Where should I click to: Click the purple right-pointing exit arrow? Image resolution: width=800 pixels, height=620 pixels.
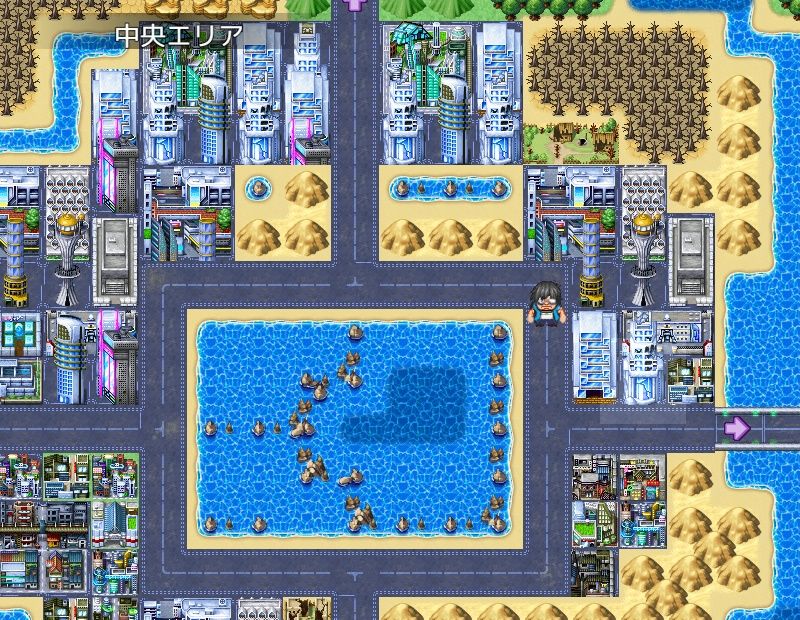pyautogui.click(x=737, y=428)
